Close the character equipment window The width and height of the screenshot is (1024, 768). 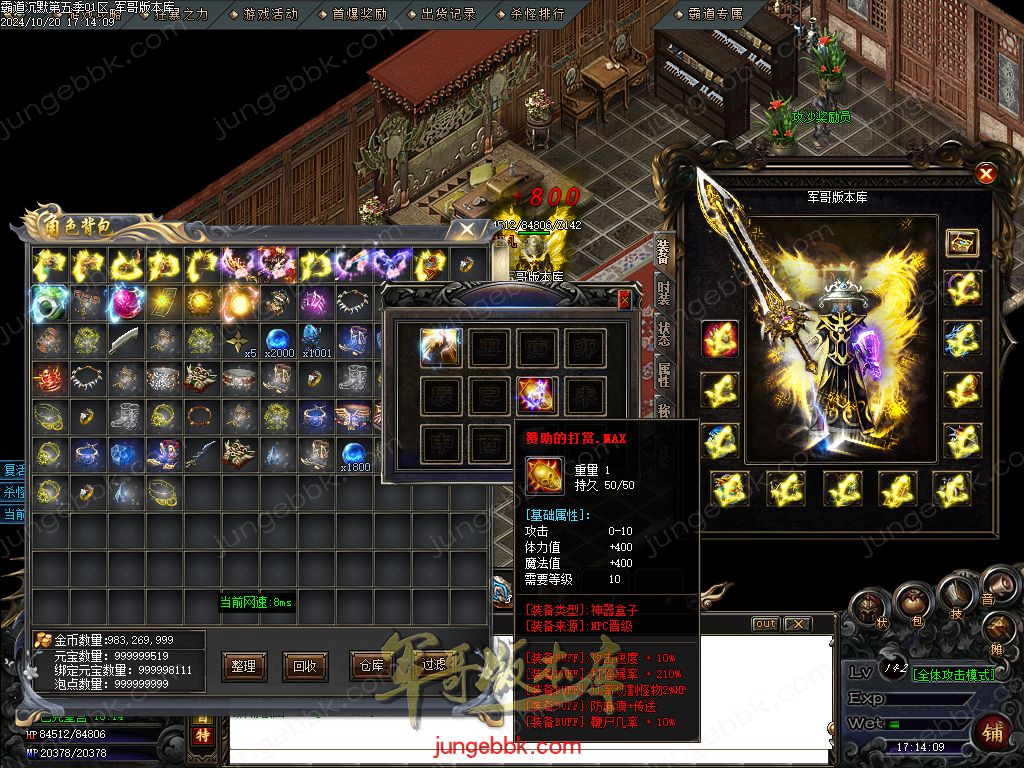tap(986, 174)
